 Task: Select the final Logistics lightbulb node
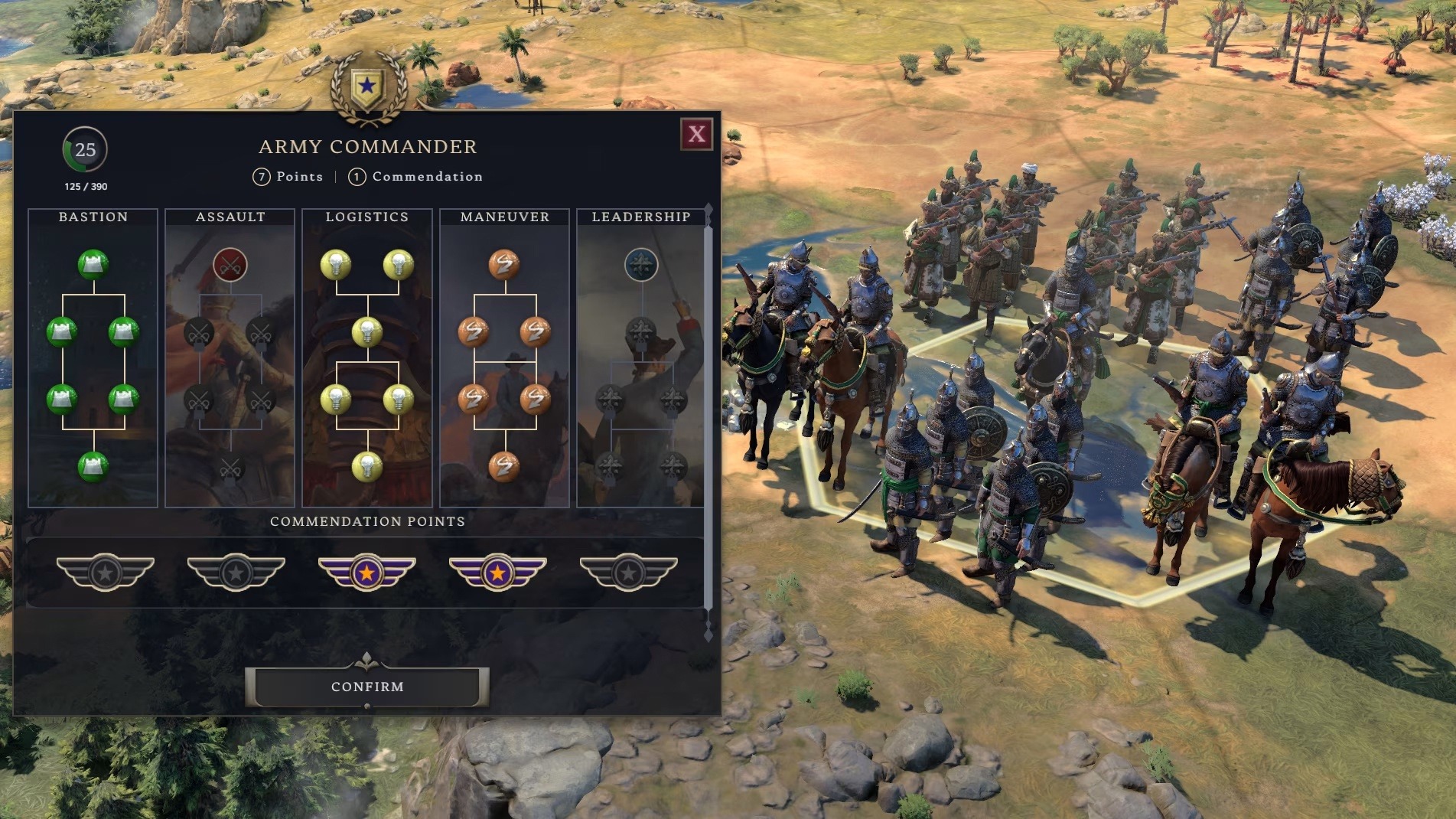(x=367, y=465)
